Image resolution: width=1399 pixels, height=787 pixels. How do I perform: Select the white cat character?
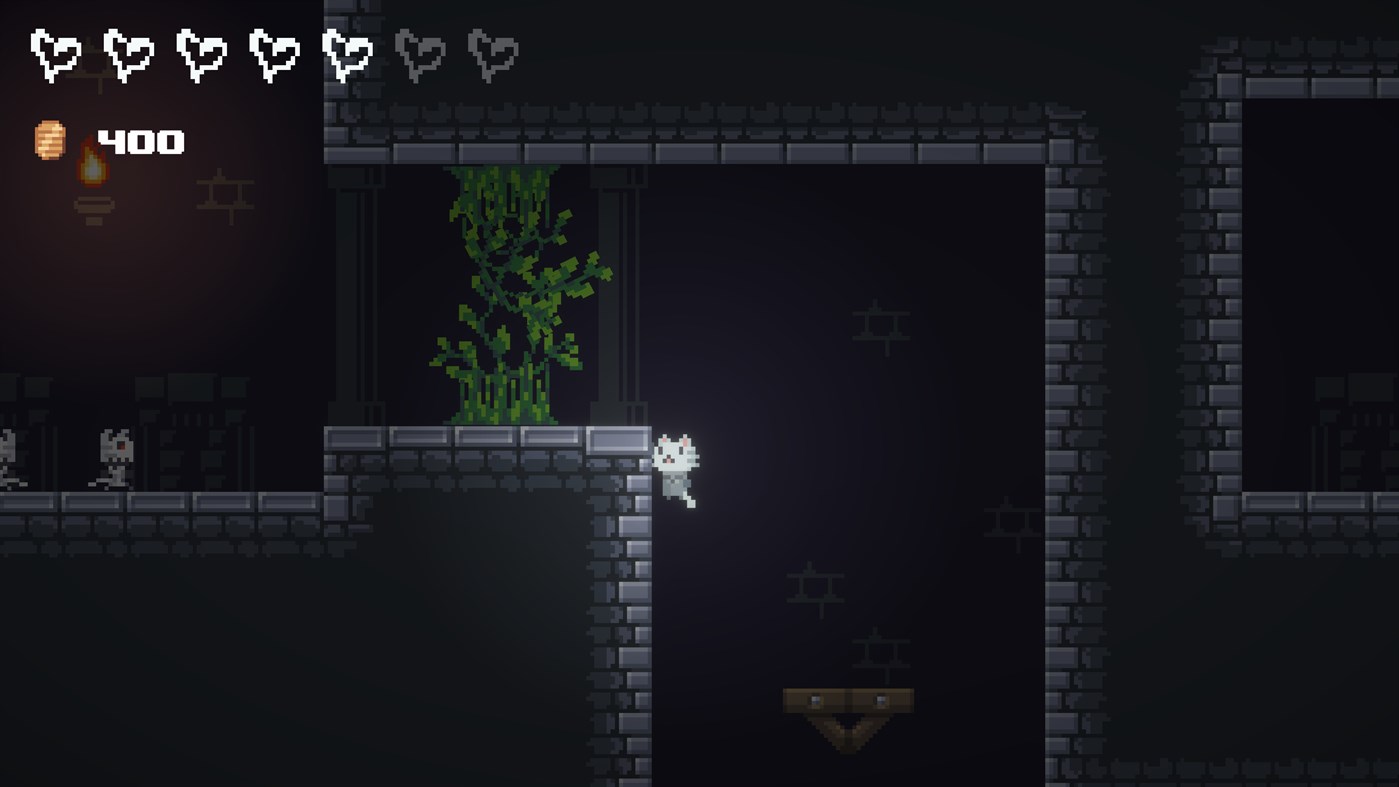tap(672, 462)
